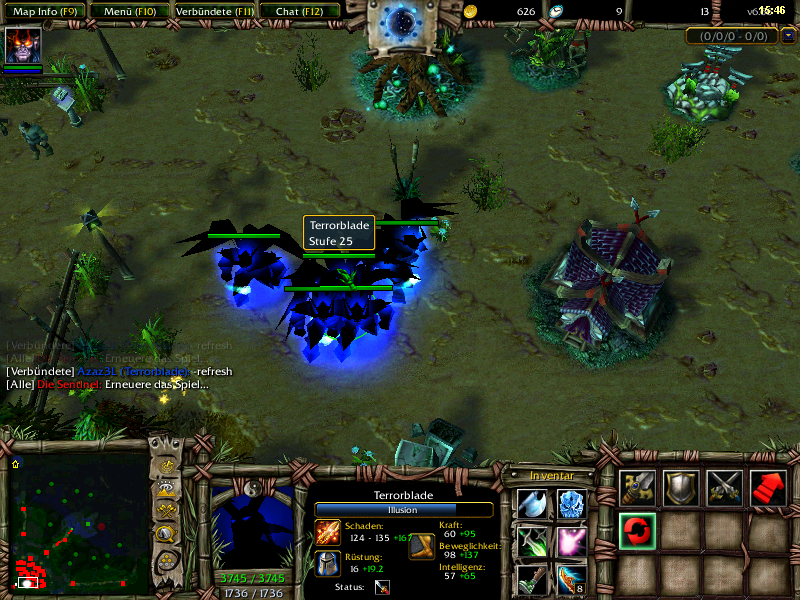Choose the shield Hold Position command
The width and height of the screenshot is (800, 600).
click(681, 487)
